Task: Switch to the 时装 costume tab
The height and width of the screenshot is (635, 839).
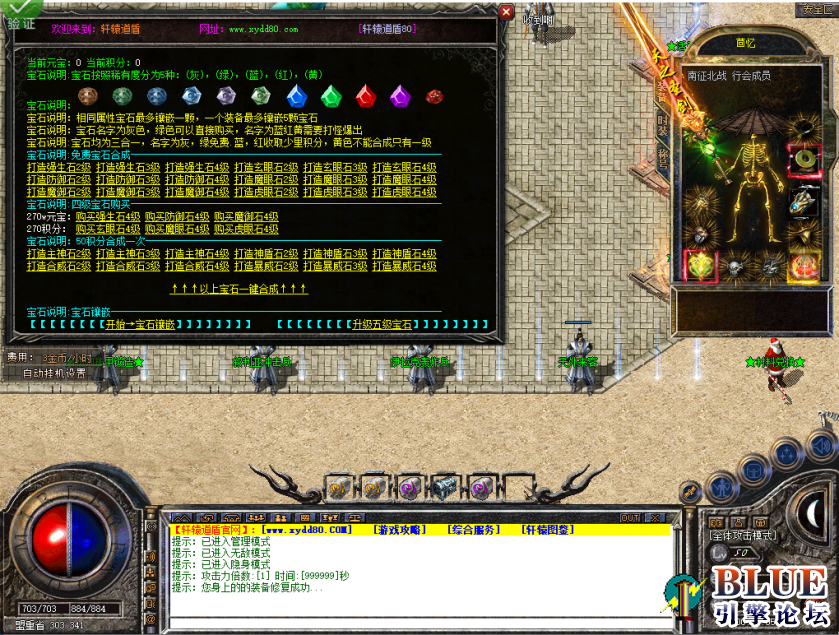Action: (663, 124)
